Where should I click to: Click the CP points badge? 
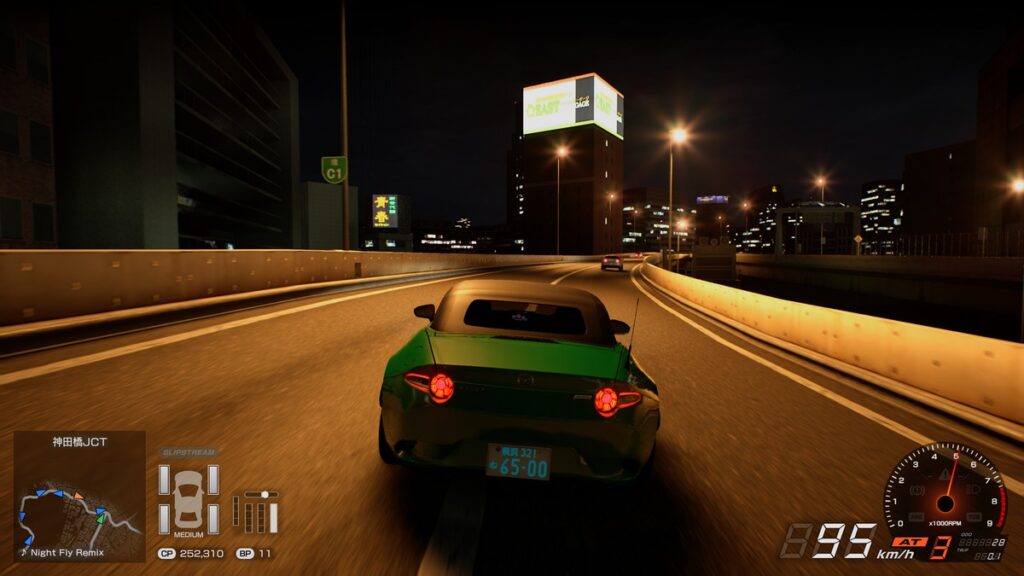coord(167,552)
